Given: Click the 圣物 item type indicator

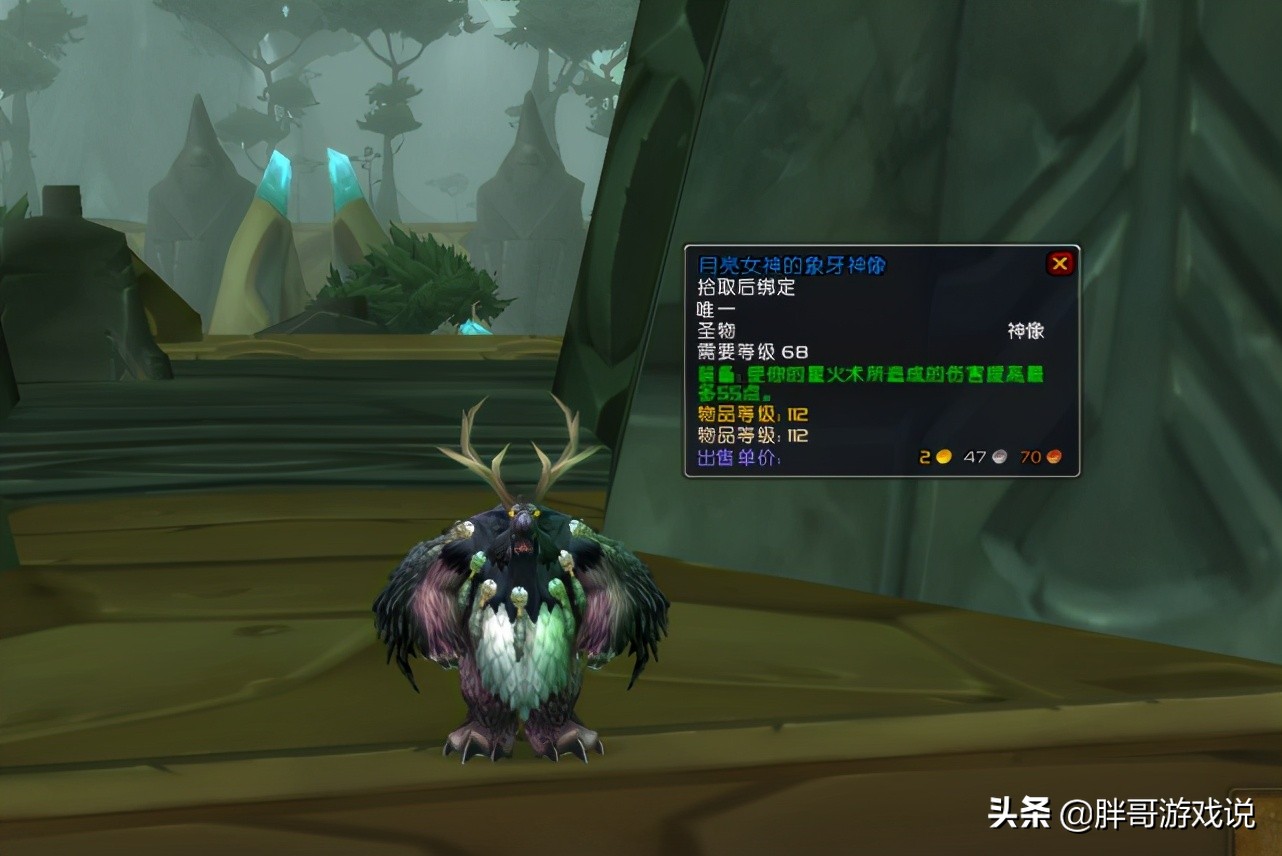Looking at the screenshot, I should 716,330.
